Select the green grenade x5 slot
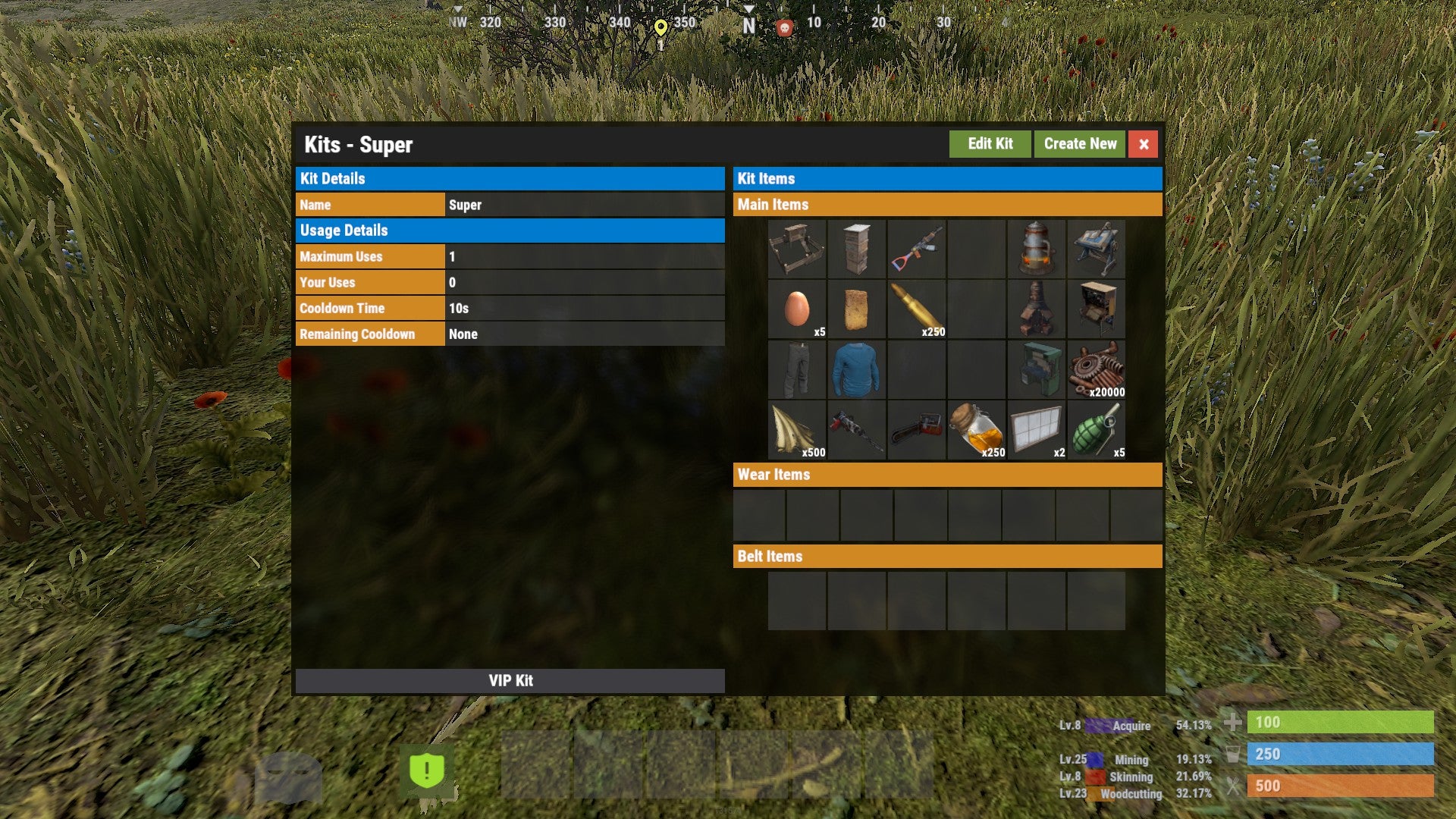The width and height of the screenshot is (1456, 819). [x=1096, y=430]
